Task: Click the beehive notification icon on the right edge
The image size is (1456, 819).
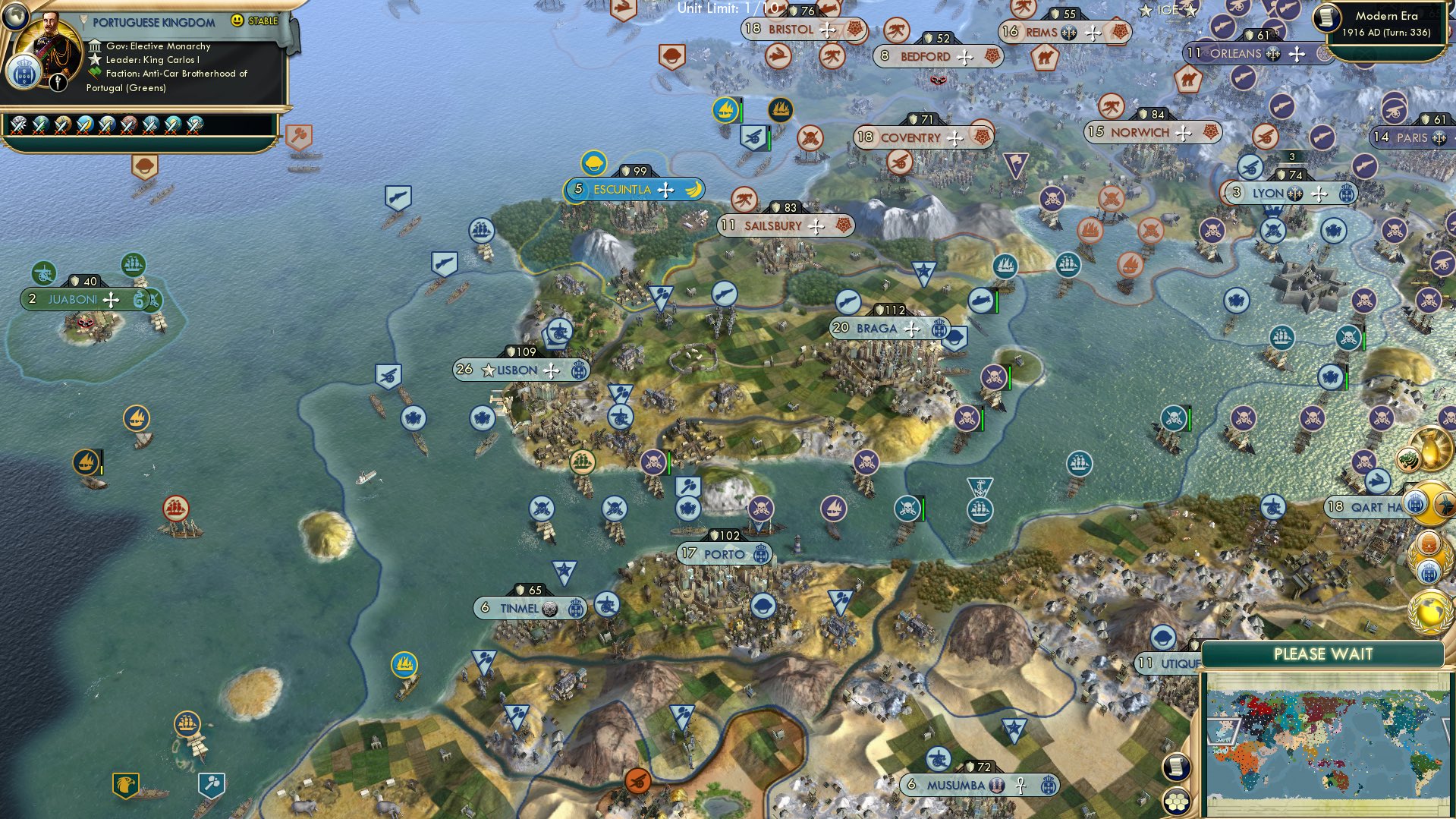Action: (x=1429, y=541)
